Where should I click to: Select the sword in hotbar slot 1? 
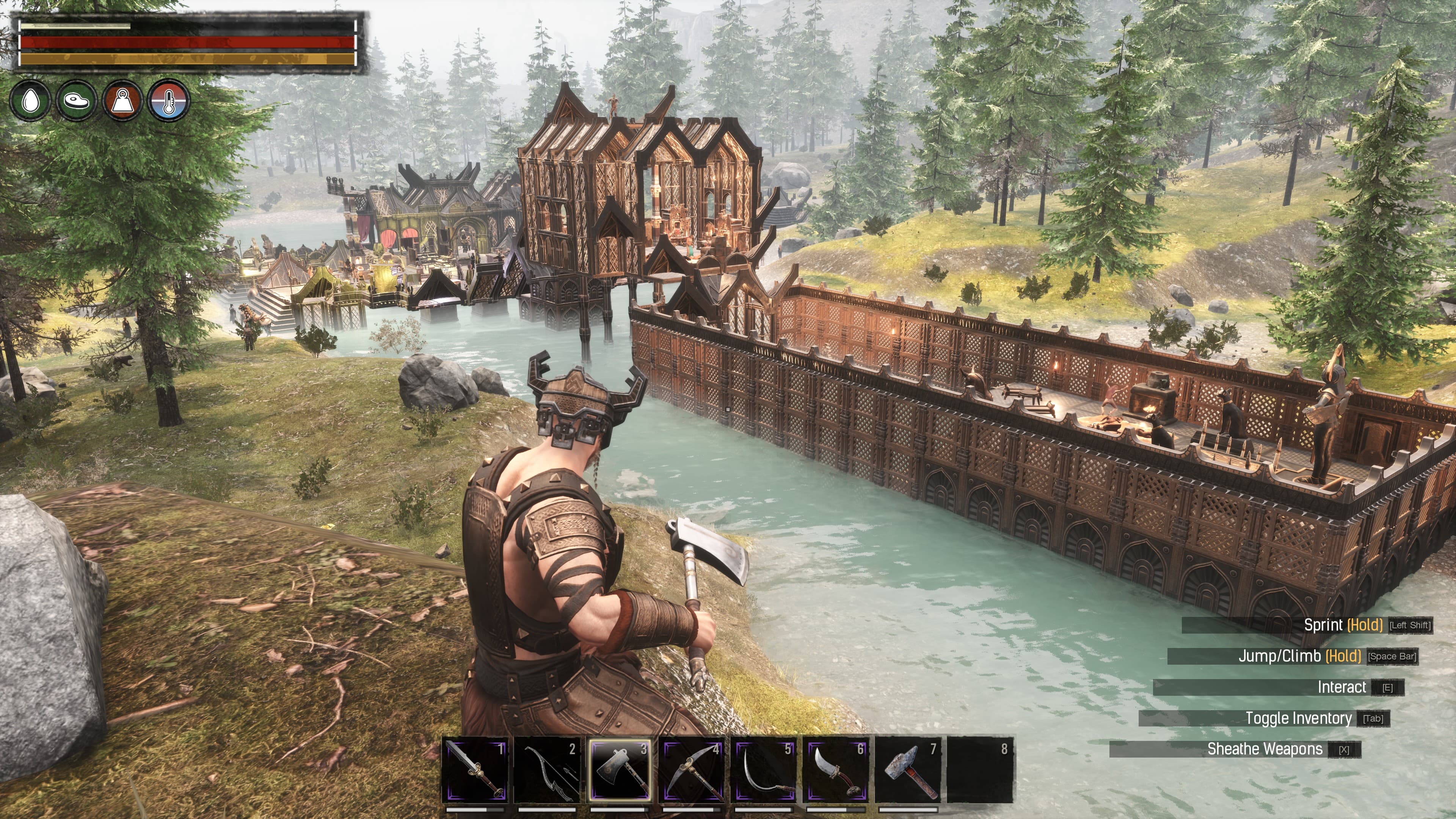click(475, 770)
